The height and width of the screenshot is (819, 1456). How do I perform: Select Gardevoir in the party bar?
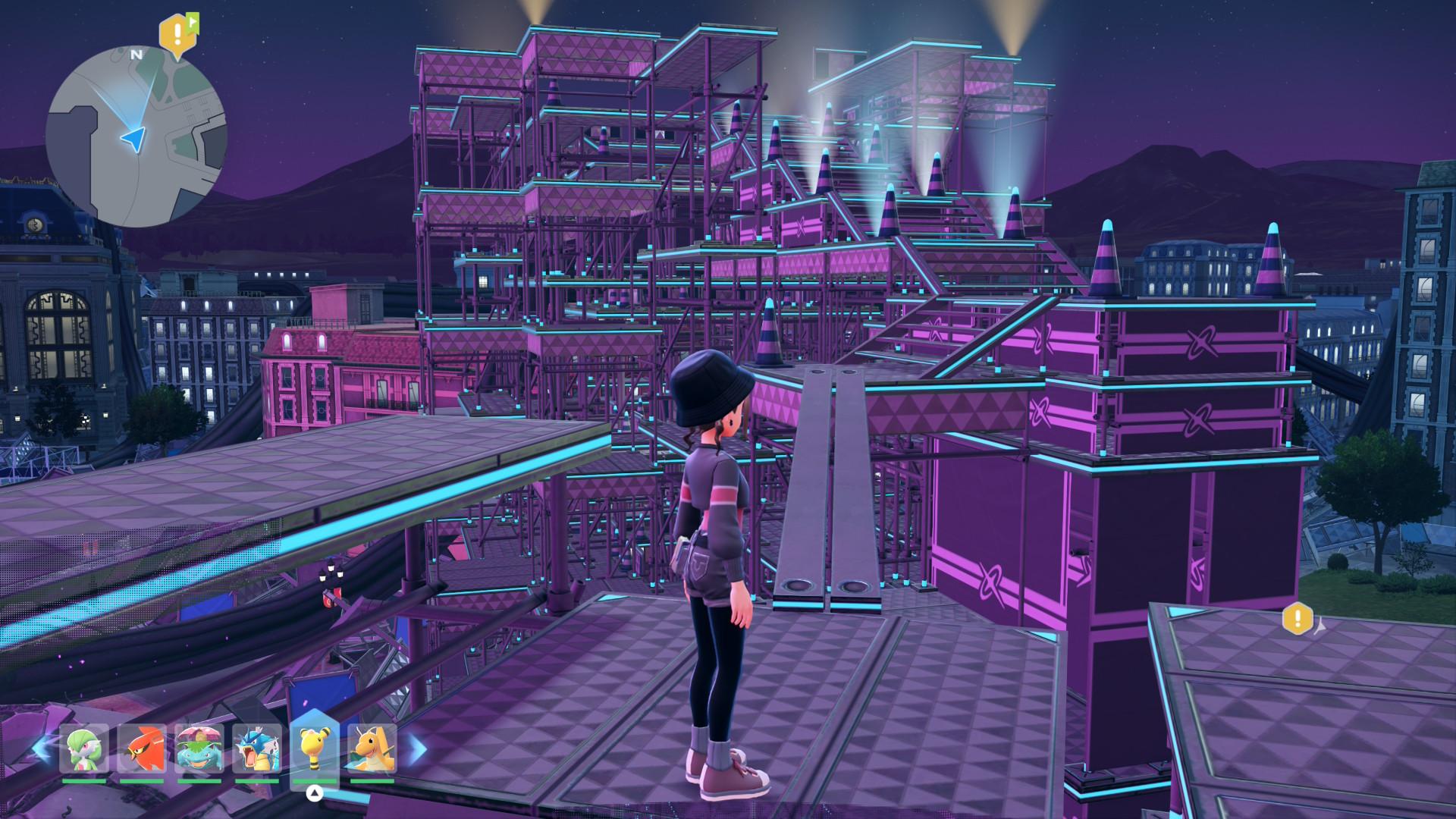click(x=85, y=748)
